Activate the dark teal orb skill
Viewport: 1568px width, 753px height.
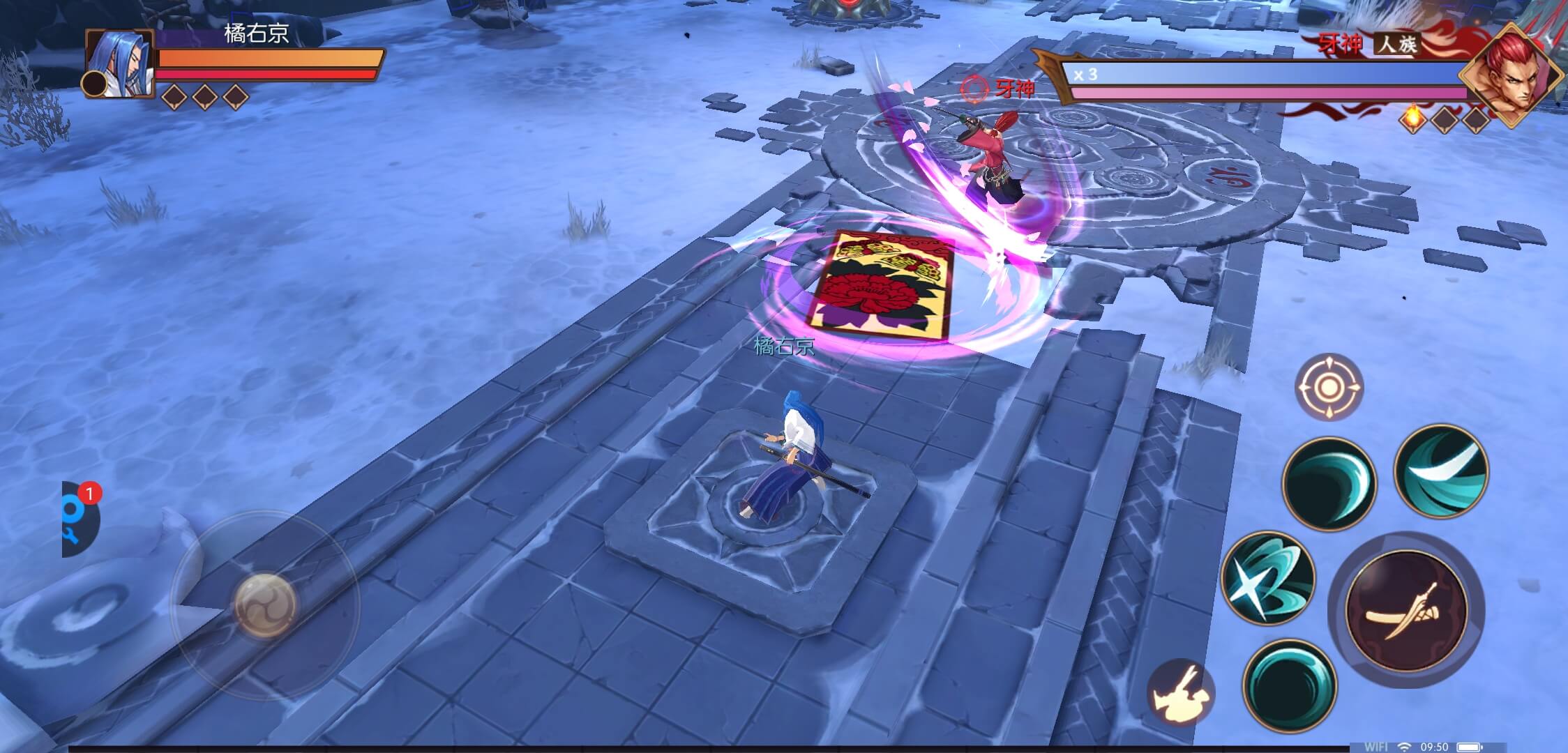1290,685
